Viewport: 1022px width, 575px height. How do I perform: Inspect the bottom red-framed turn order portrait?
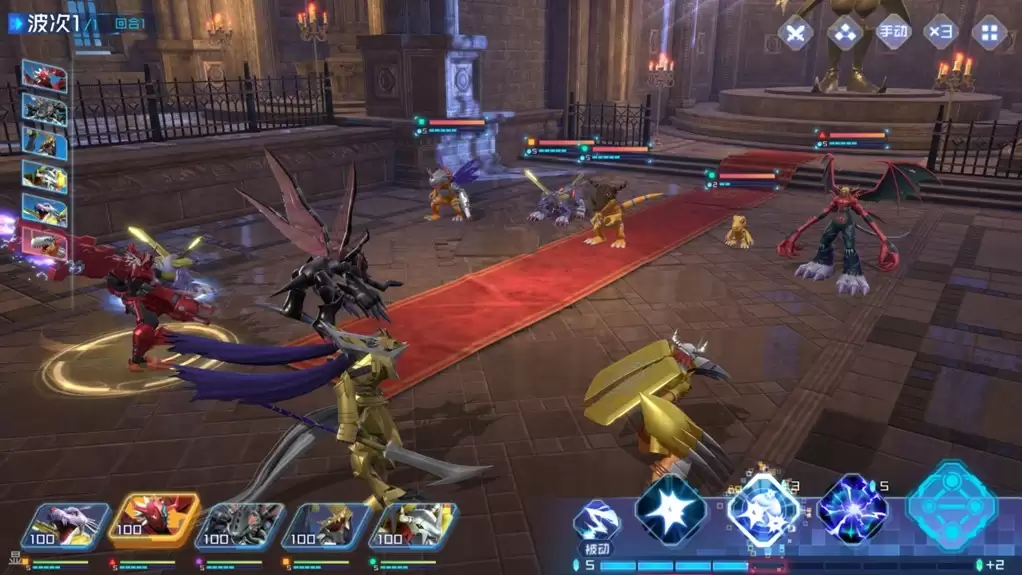[45, 244]
